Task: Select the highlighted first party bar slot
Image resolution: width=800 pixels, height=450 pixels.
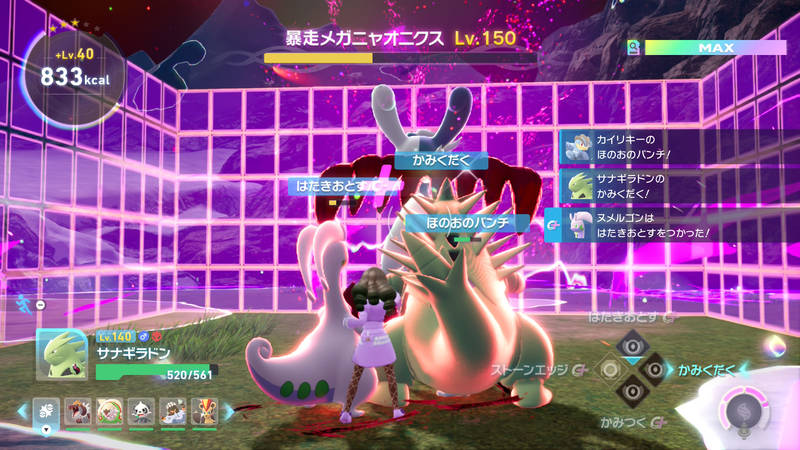Action: click(46, 411)
